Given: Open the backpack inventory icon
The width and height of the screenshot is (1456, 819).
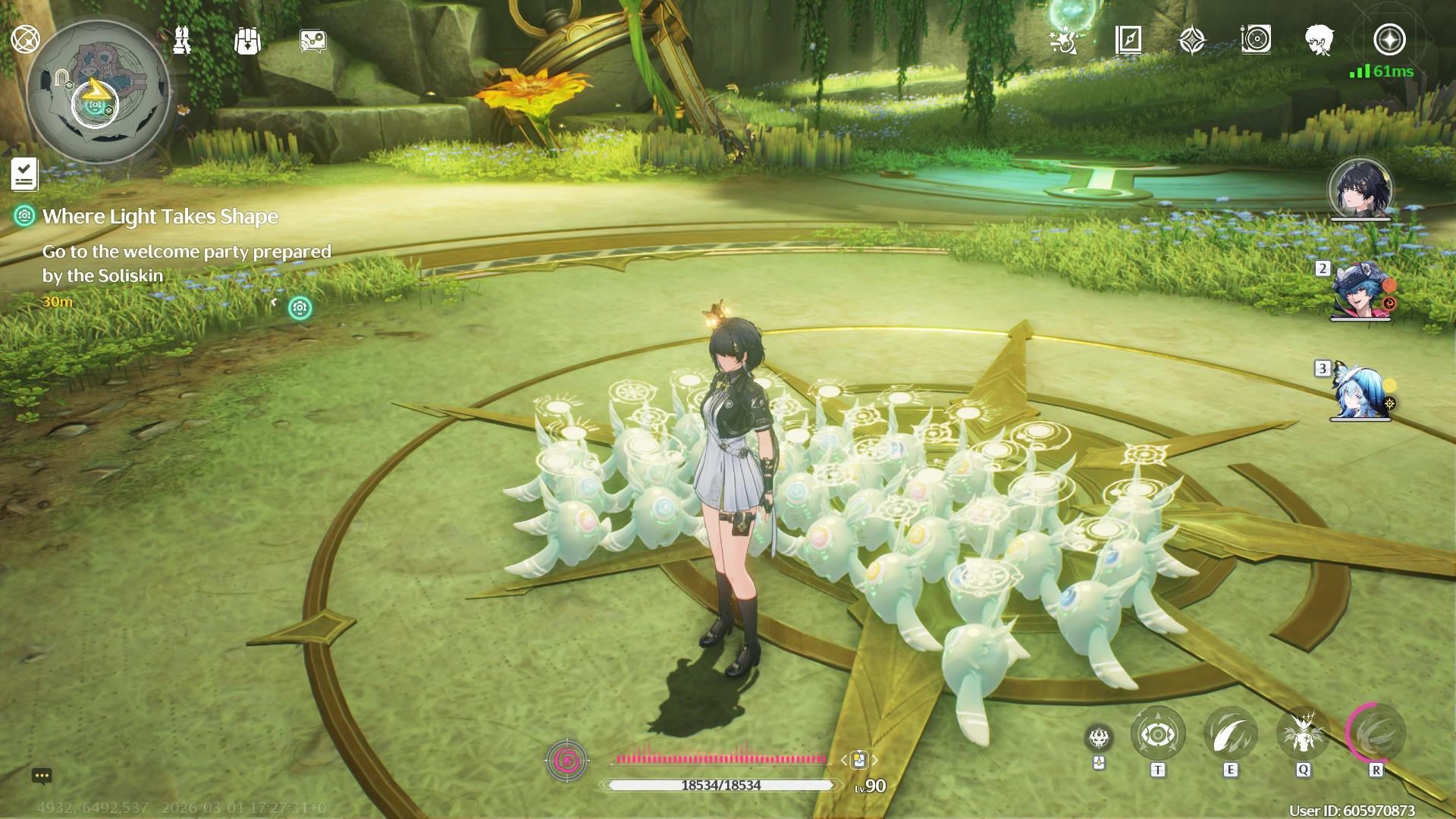Looking at the screenshot, I should point(247,41).
